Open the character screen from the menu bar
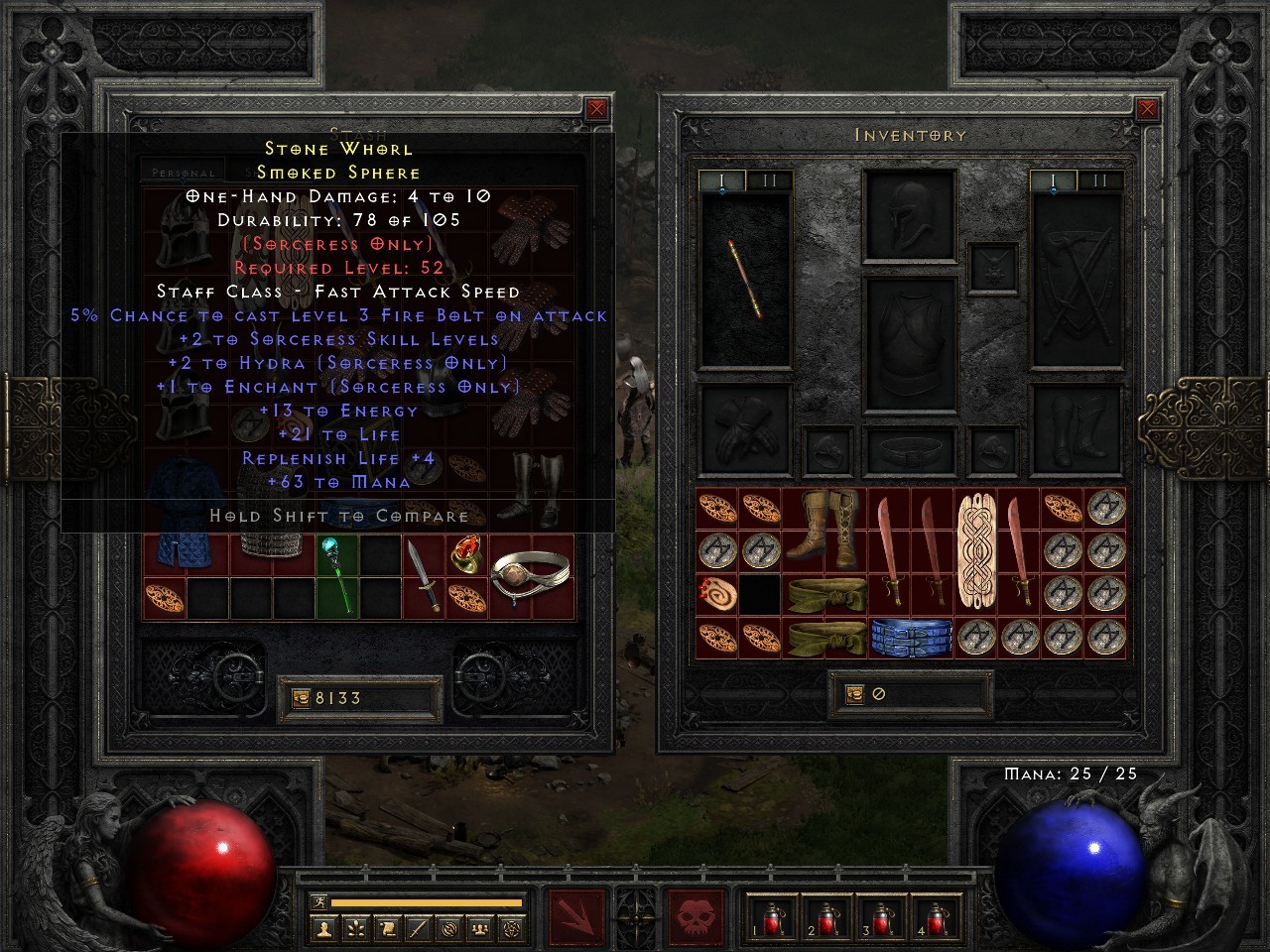The image size is (1270, 952). tap(324, 929)
